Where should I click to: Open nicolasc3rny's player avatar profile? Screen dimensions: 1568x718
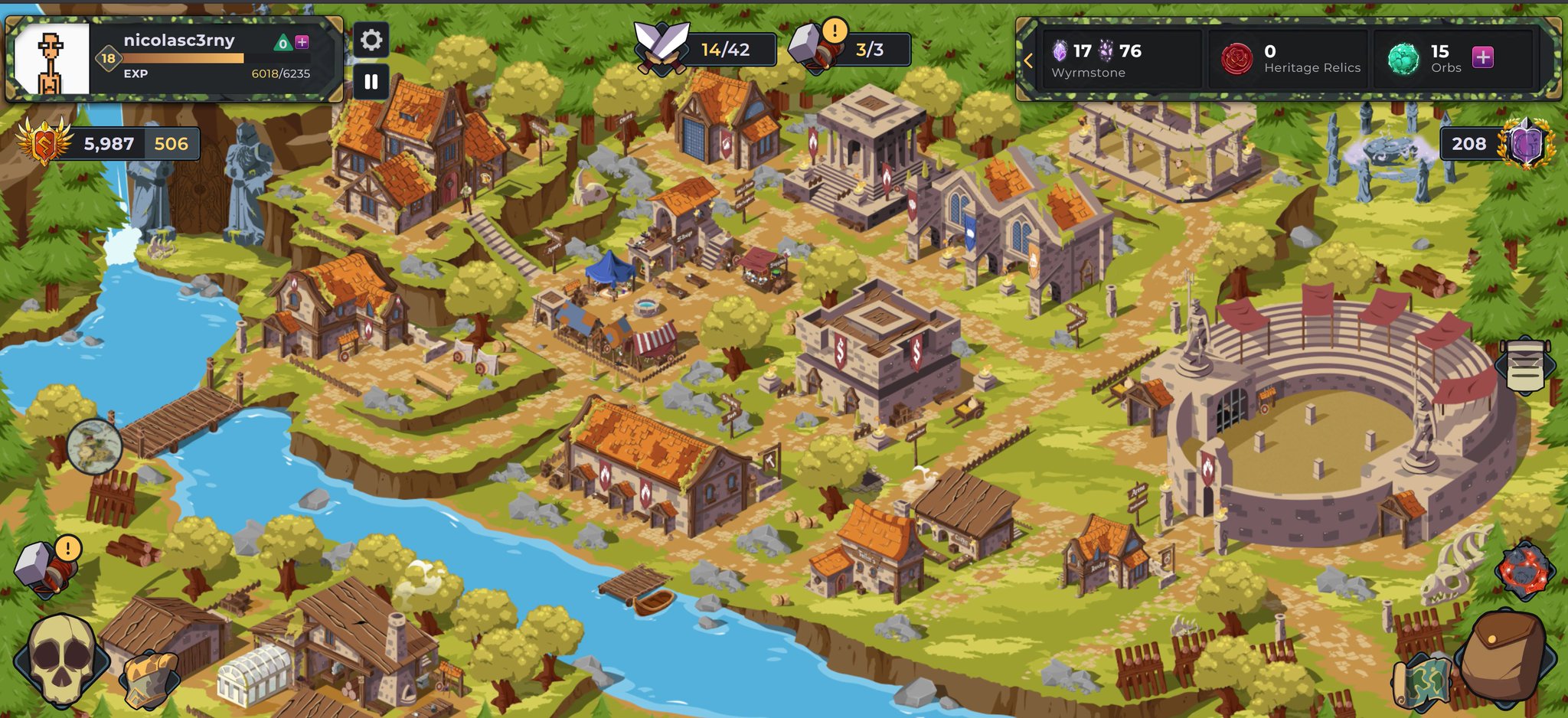click(x=51, y=59)
